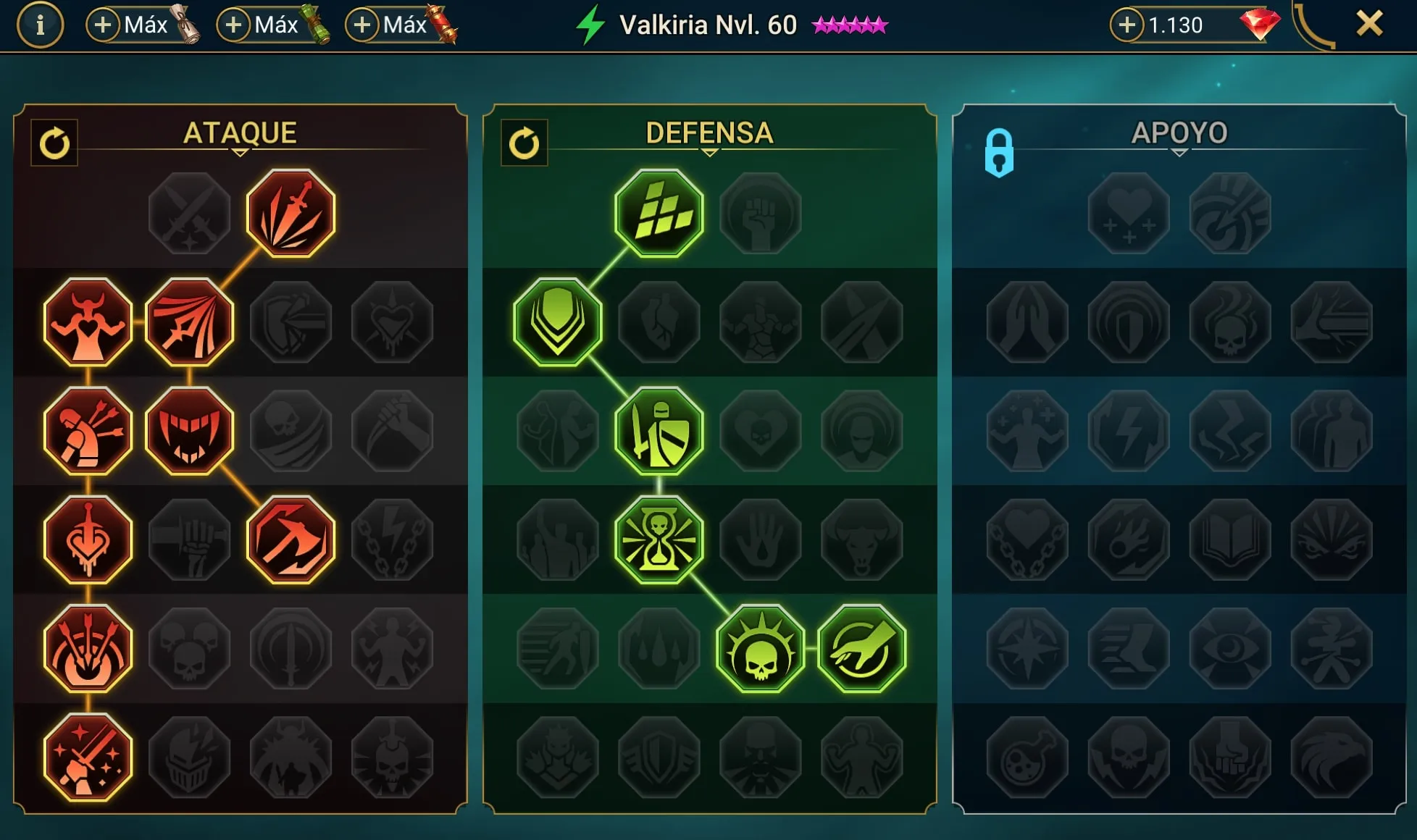
Task: Pick the knight with shield mastery
Action: [x=659, y=431]
